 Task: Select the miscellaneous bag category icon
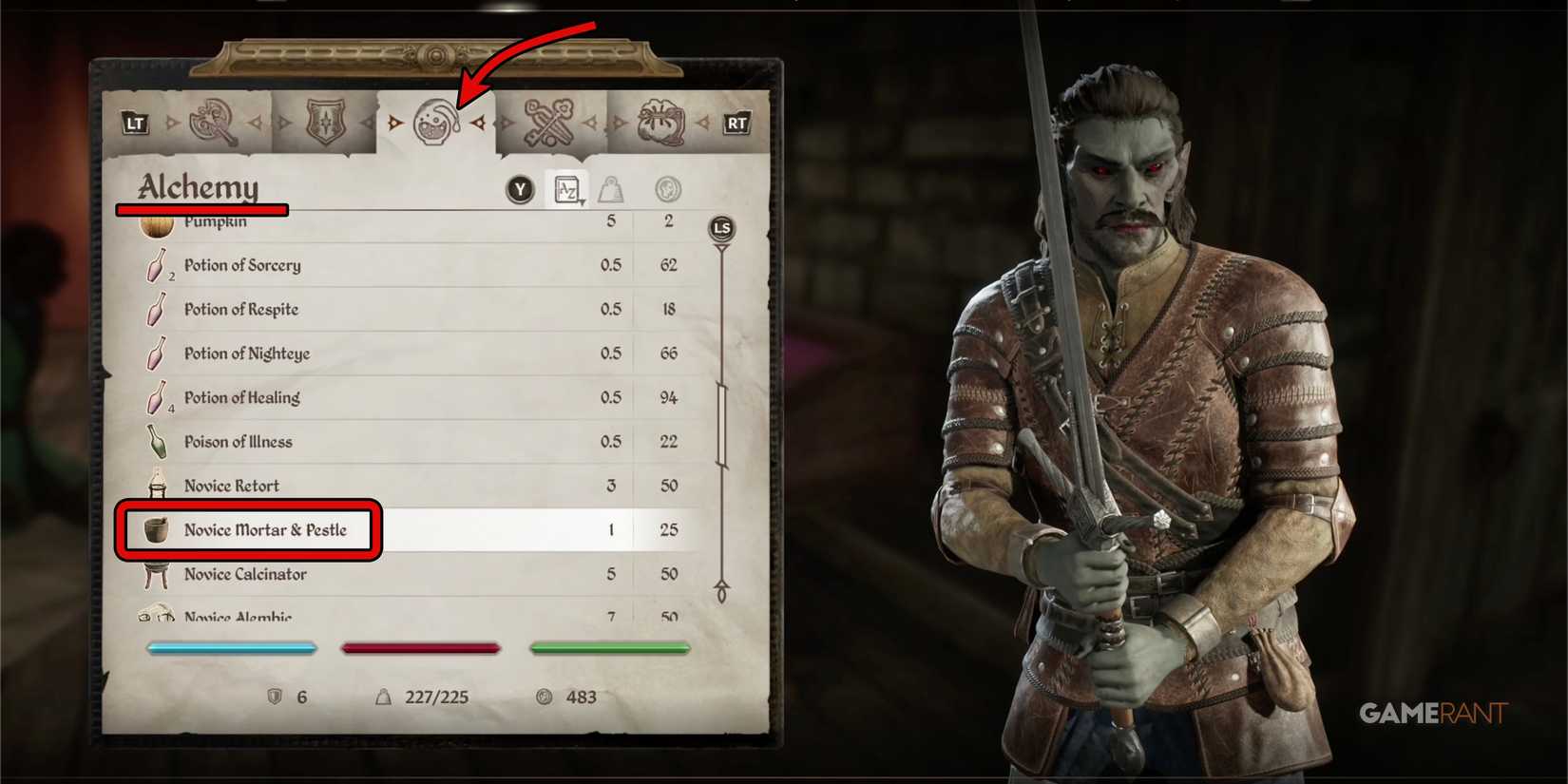(x=658, y=121)
